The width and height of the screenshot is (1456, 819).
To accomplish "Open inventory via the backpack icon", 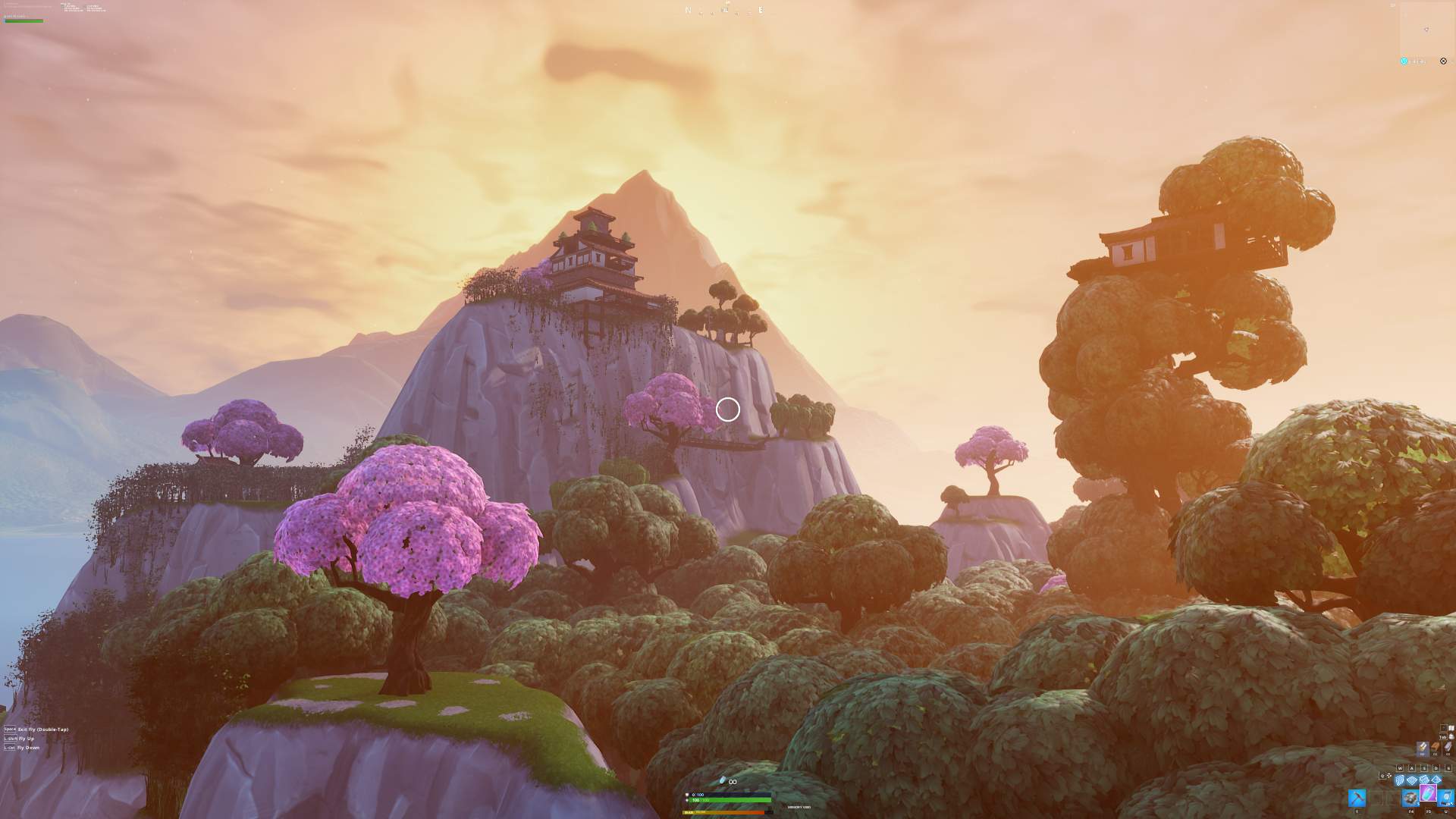I will click(1451, 736).
